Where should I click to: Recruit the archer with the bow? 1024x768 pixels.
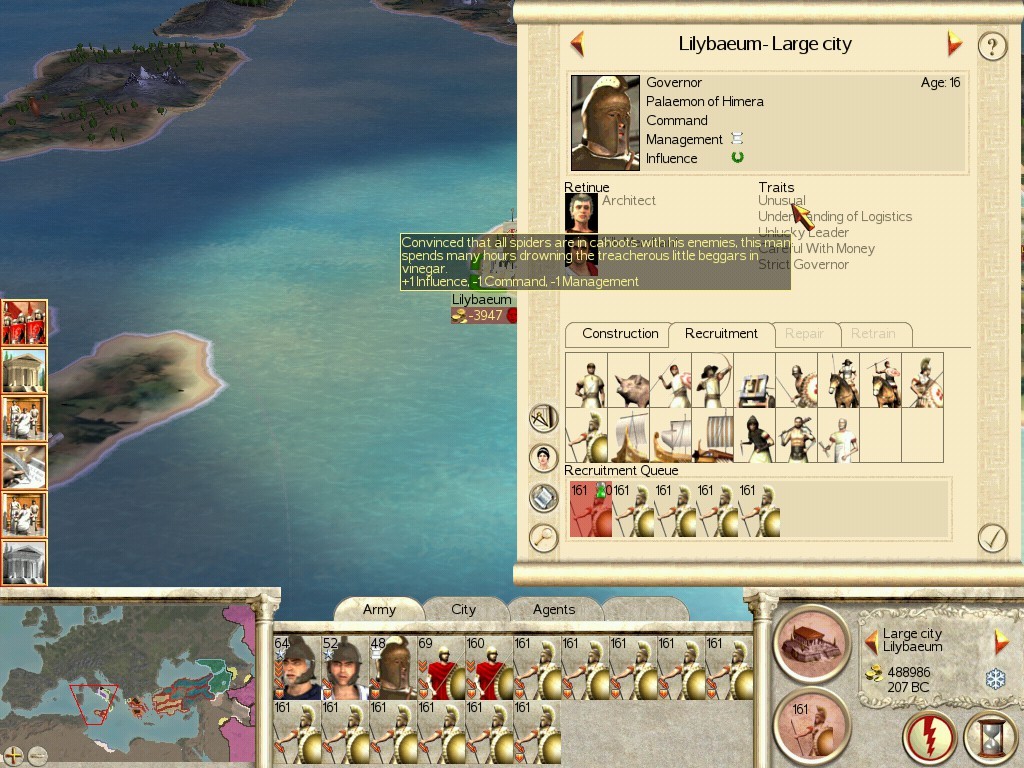(x=712, y=380)
